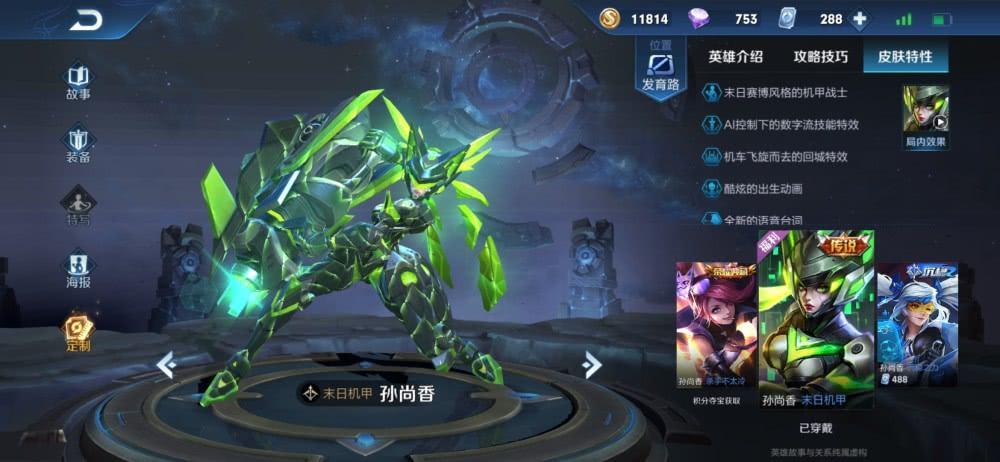
Task: Choose the blue skin card priced 488
Action: tap(916, 323)
